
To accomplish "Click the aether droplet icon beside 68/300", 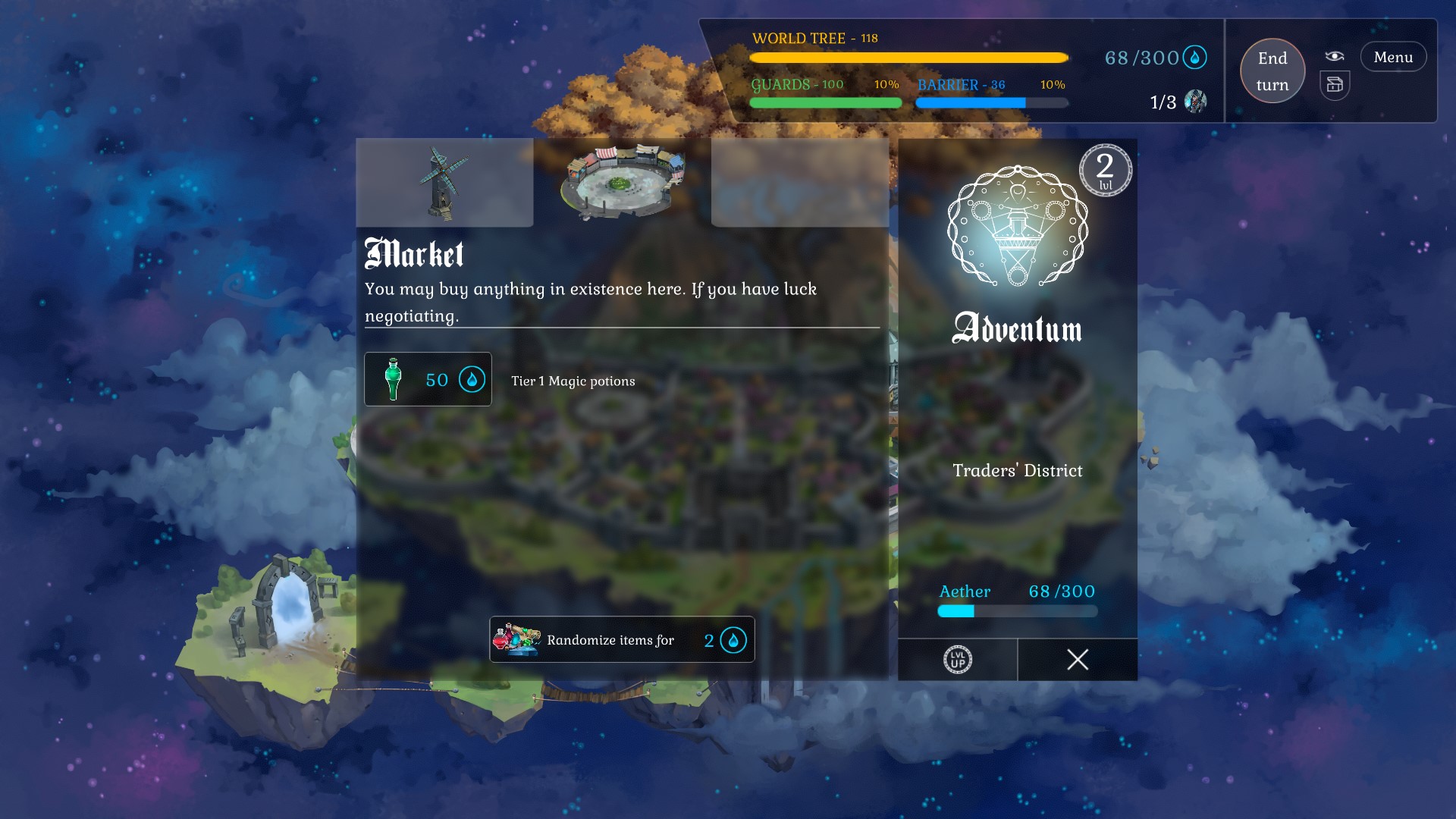I will (1196, 57).
